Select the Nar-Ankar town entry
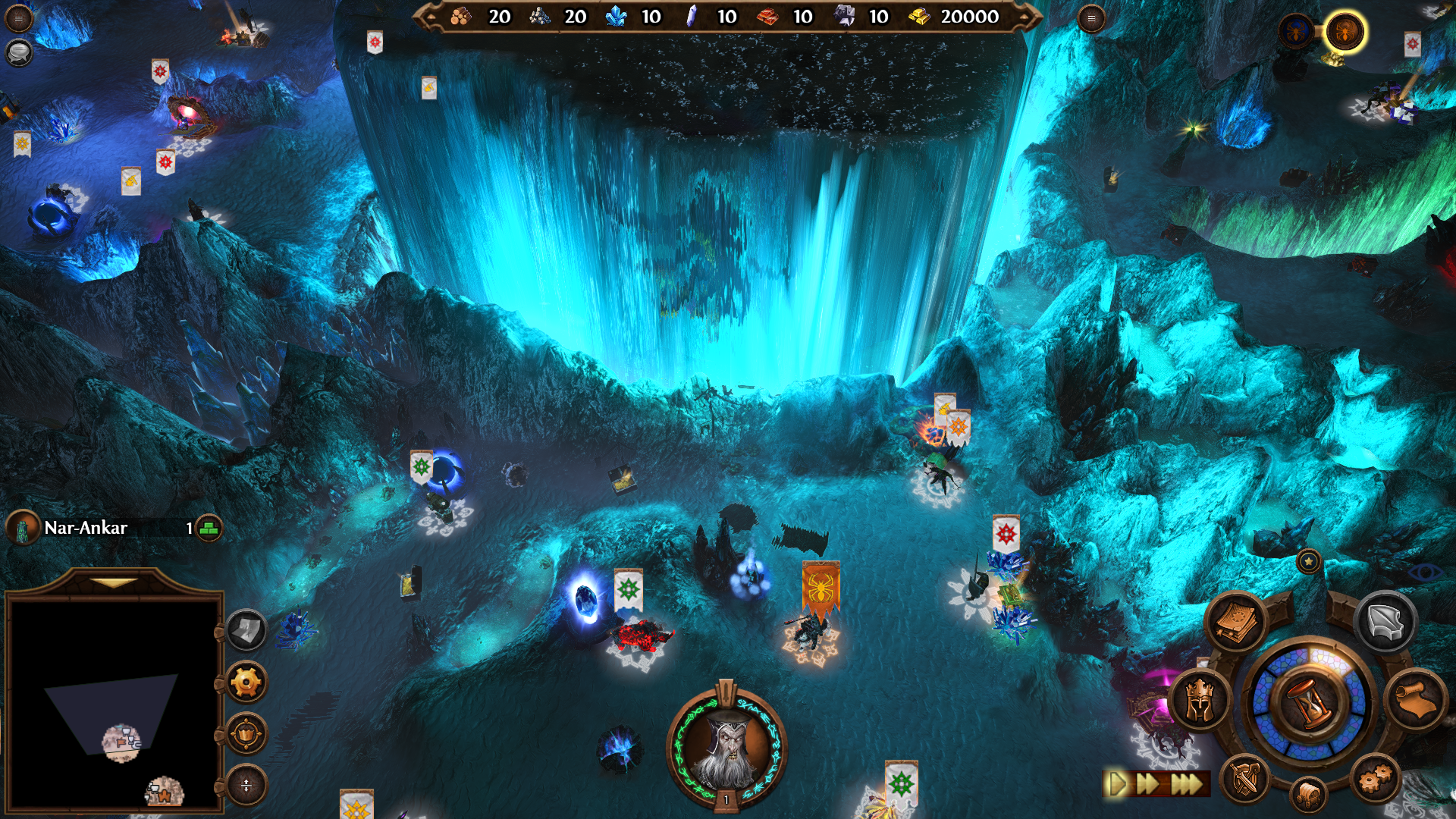 coord(85,528)
